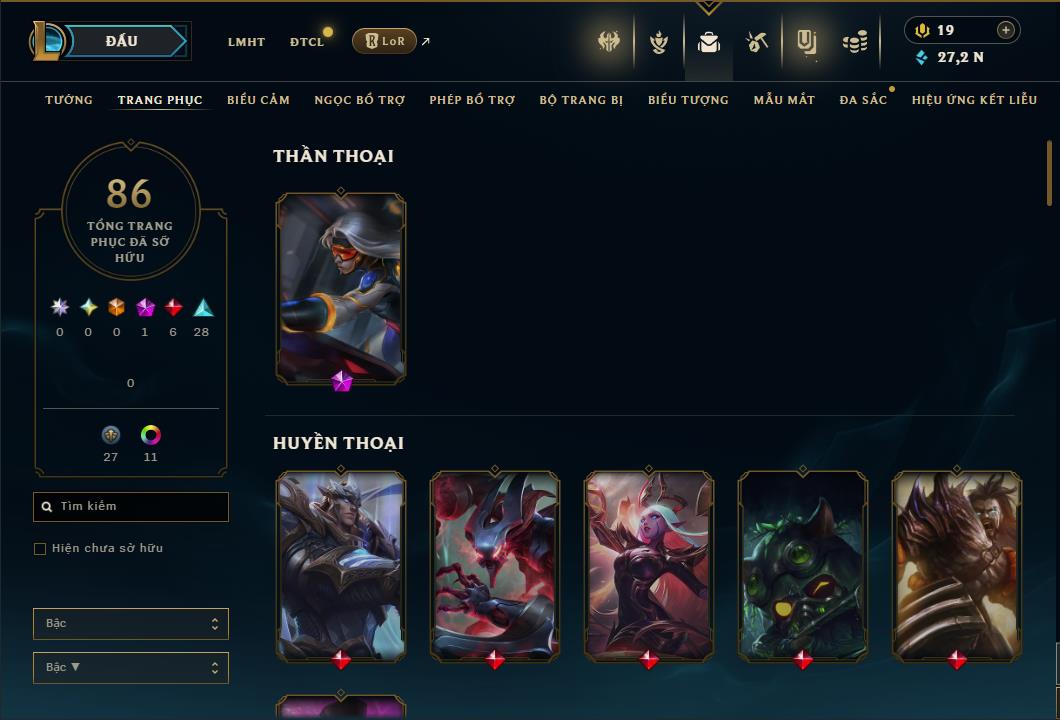Open the Bậc grouping dropdown
The width and height of the screenshot is (1060, 720).
tap(131, 624)
